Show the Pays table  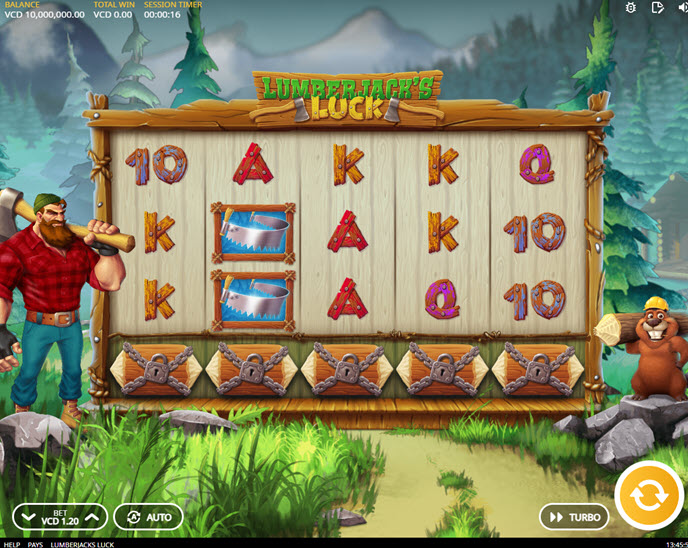pos(35,544)
